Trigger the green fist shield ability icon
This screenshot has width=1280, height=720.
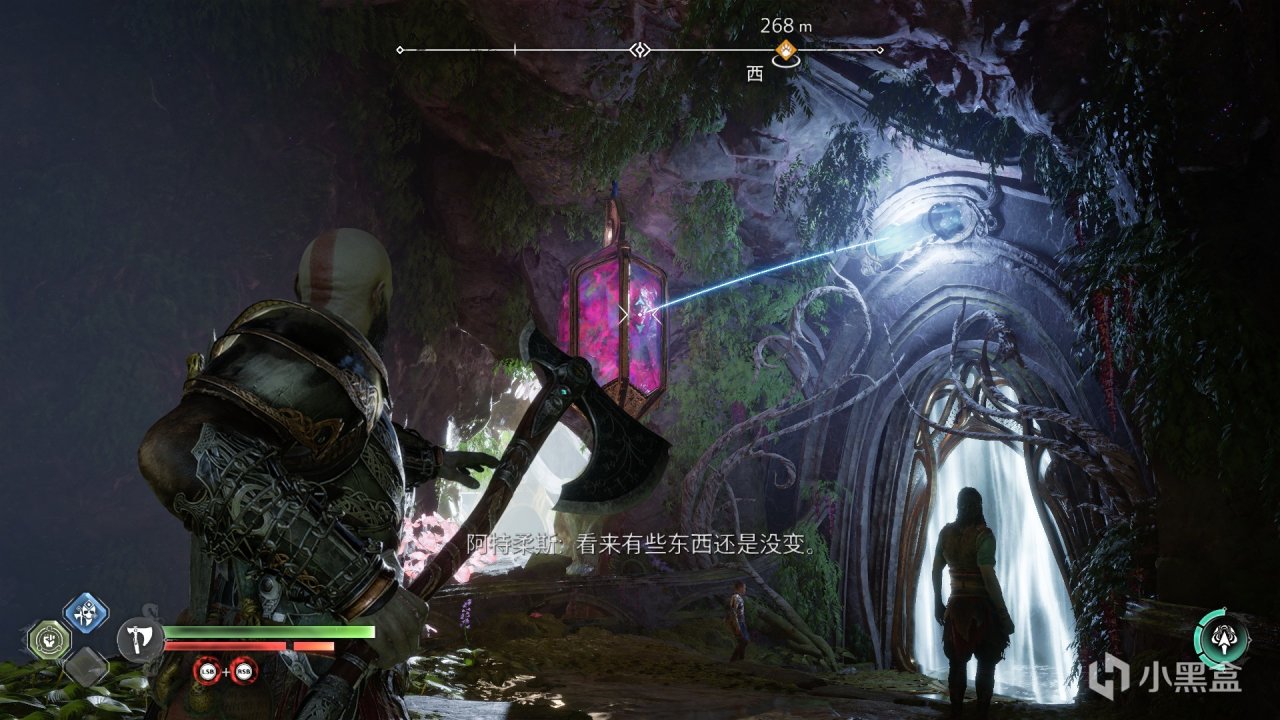coord(47,639)
